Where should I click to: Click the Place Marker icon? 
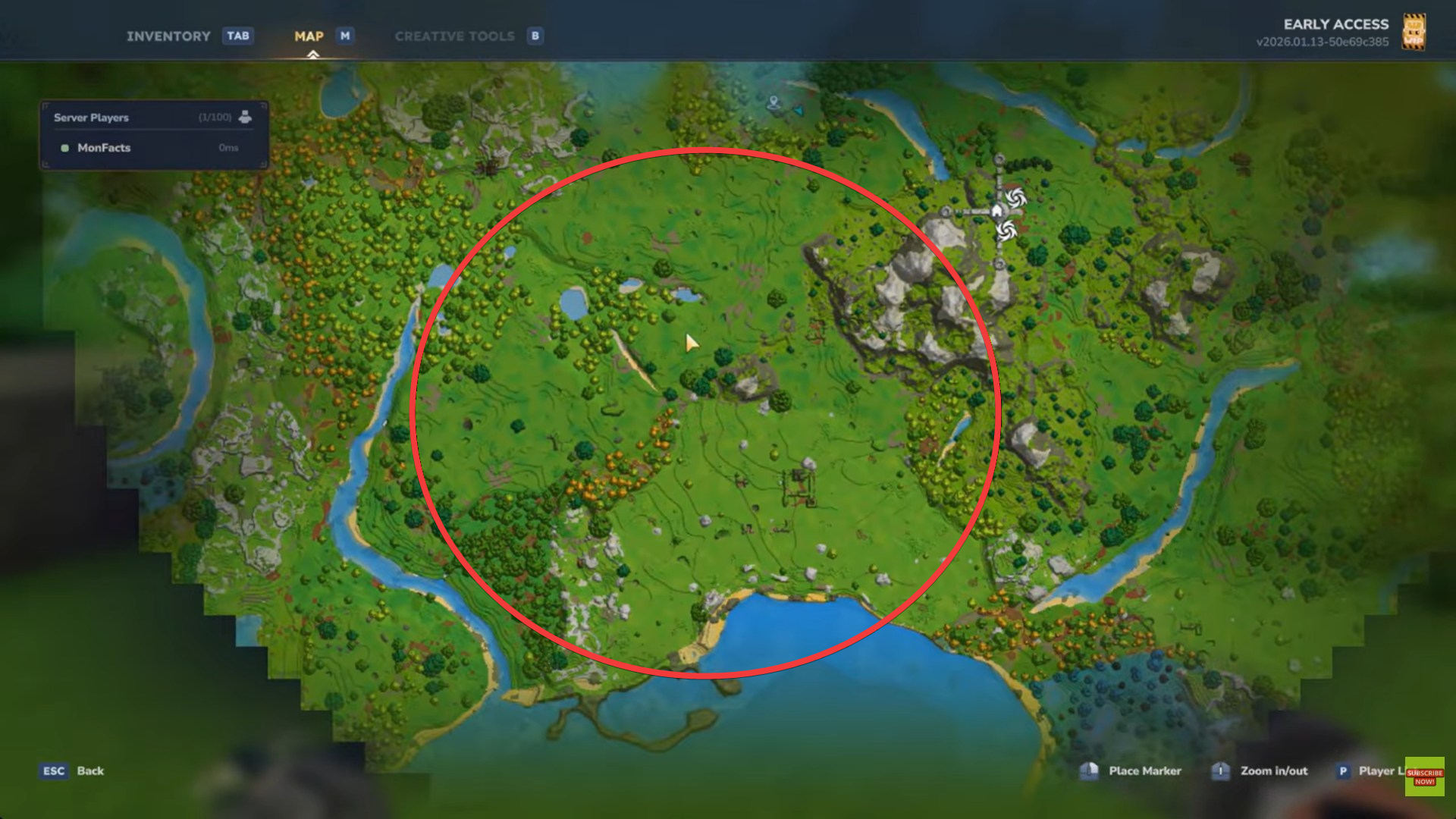[1090, 770]
